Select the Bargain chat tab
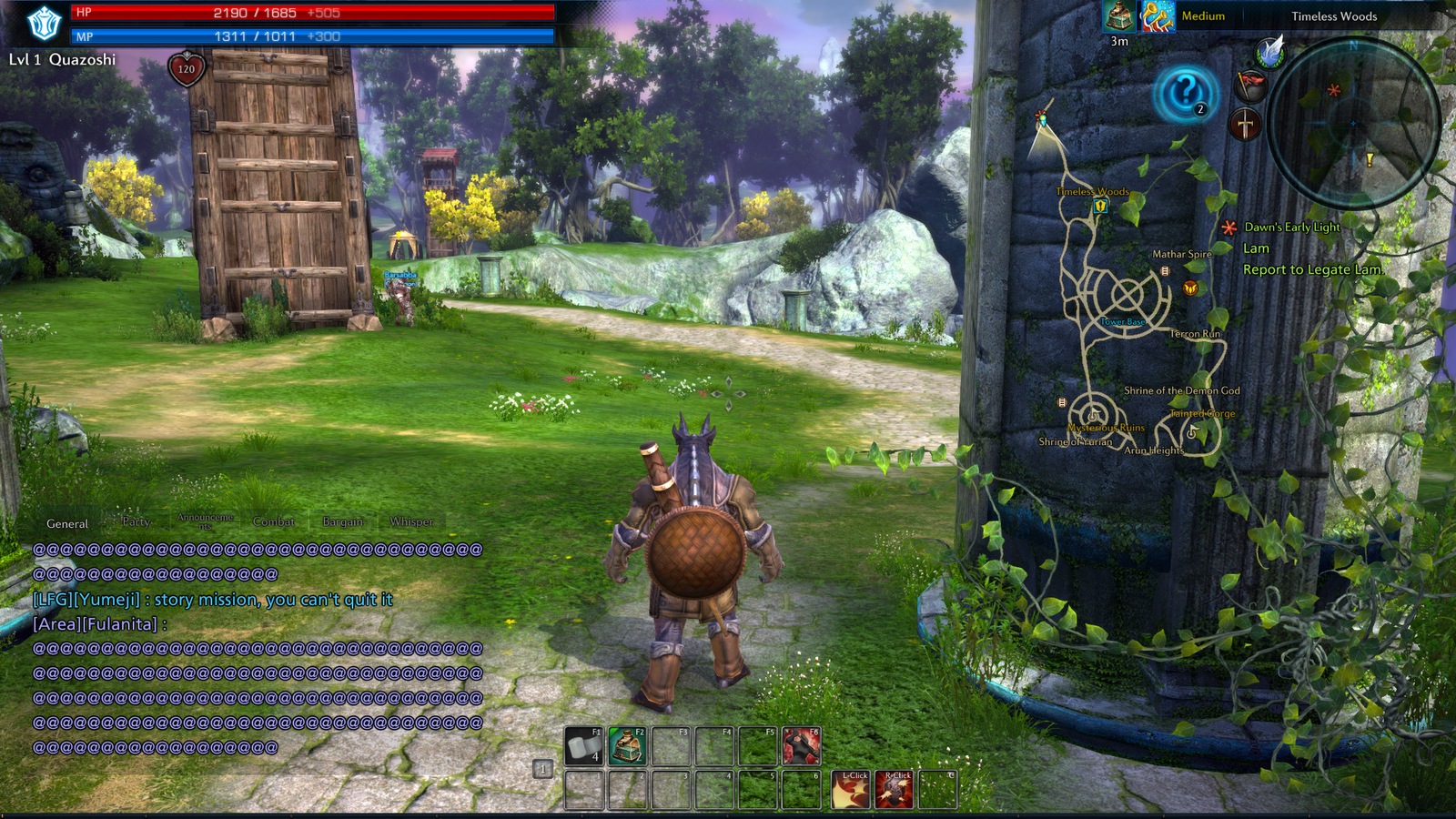The image size is (1456, 819). click(x=343, y=521)
